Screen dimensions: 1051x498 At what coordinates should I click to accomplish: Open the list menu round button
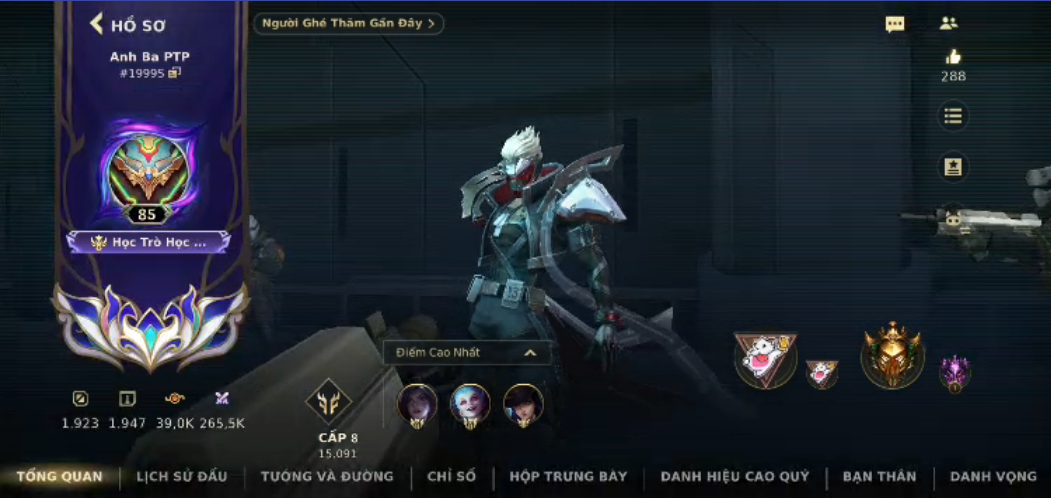(953, 116)
